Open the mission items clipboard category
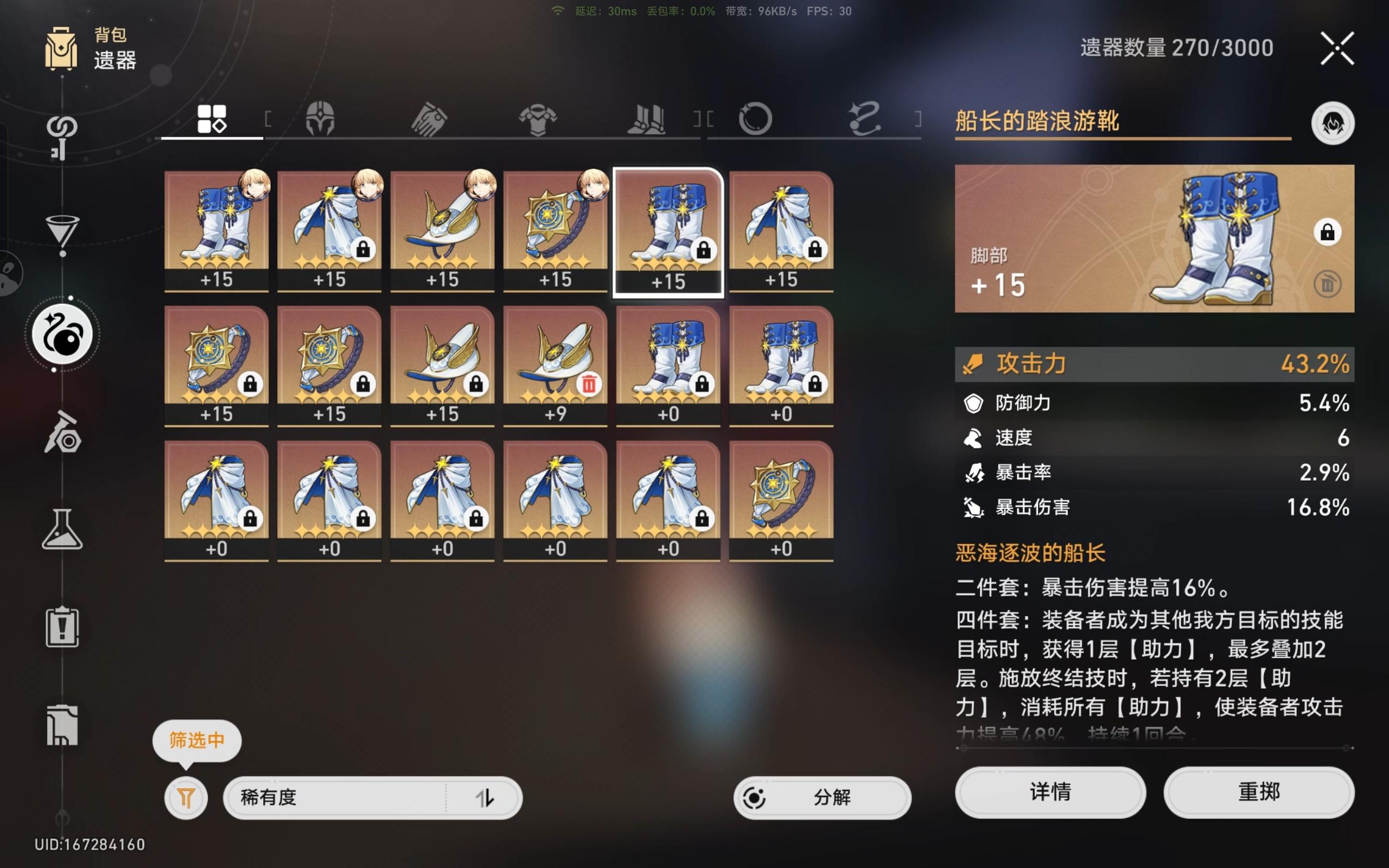Viewport: 1389px width, 868px height. point(63,626)
